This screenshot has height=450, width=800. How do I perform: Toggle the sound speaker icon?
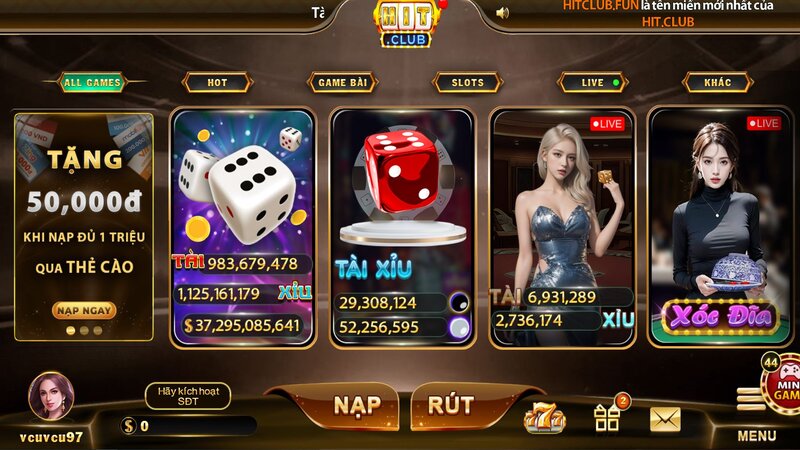[x=502, y=13]
